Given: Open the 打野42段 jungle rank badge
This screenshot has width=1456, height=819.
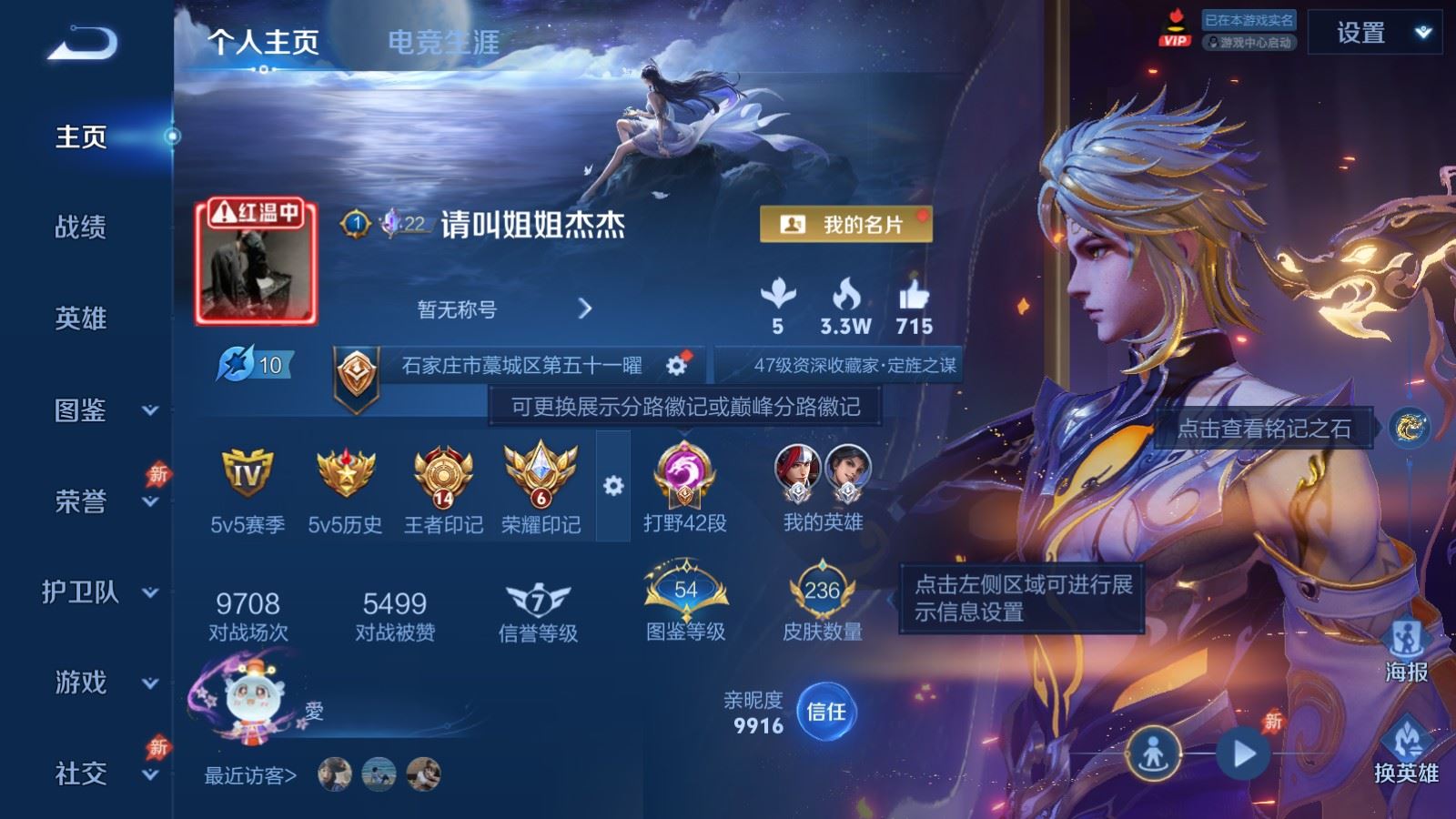Looking at the screenshot, I should [x=686, y=479].
